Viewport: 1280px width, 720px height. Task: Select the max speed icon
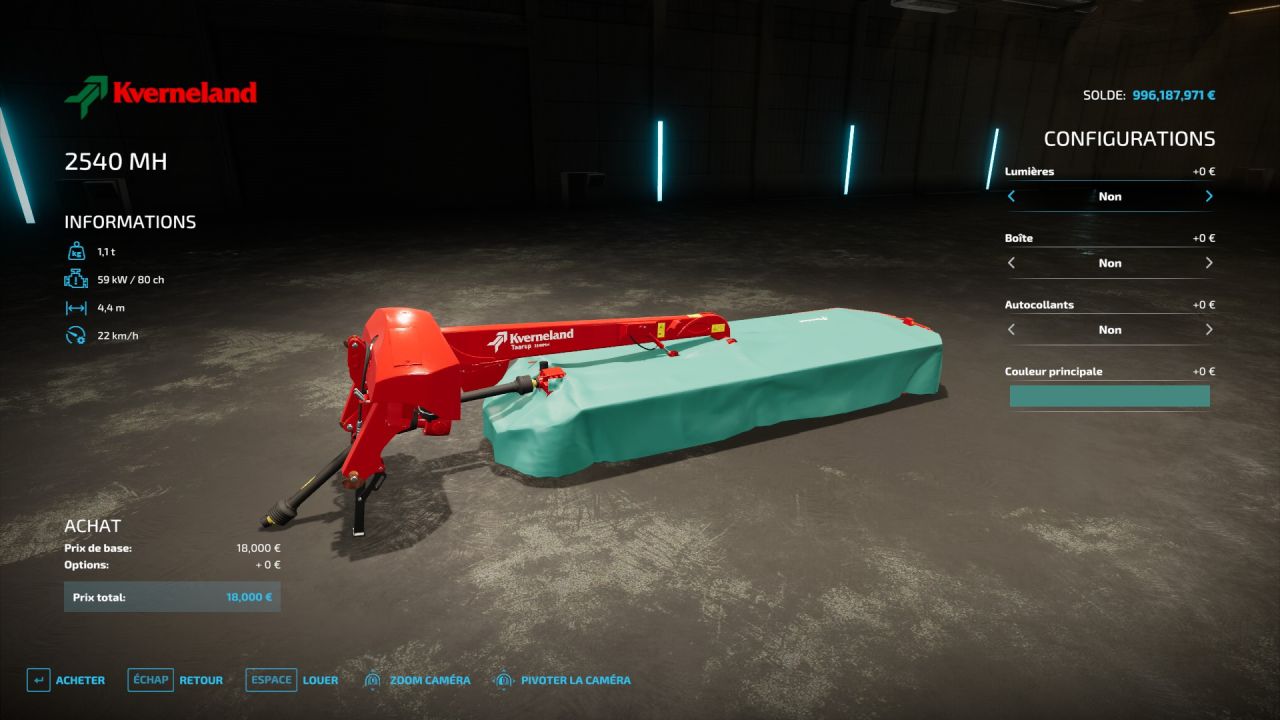[x=76, y=335]
